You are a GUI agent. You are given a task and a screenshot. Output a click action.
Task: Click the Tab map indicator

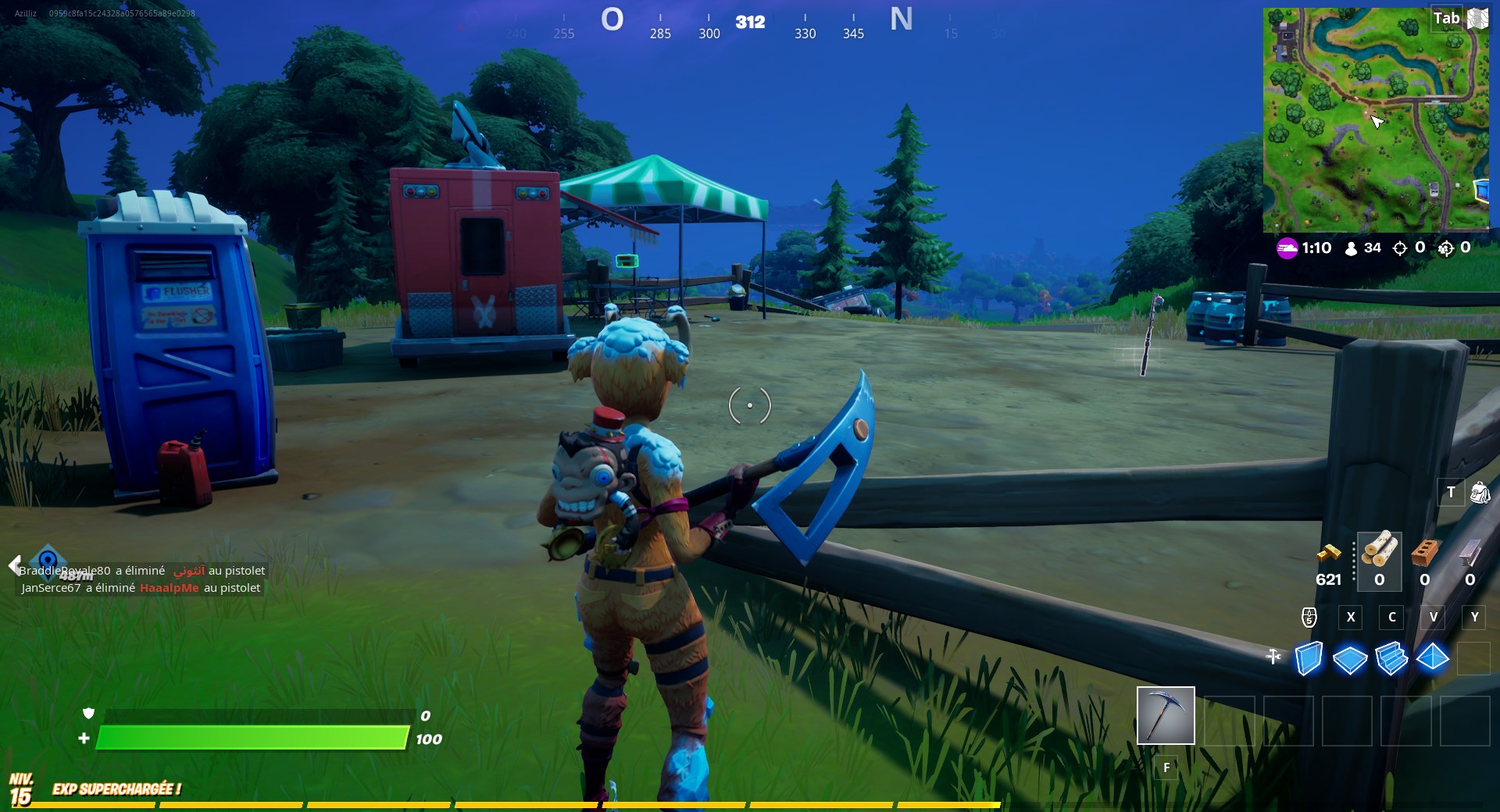coord(1447,18)
